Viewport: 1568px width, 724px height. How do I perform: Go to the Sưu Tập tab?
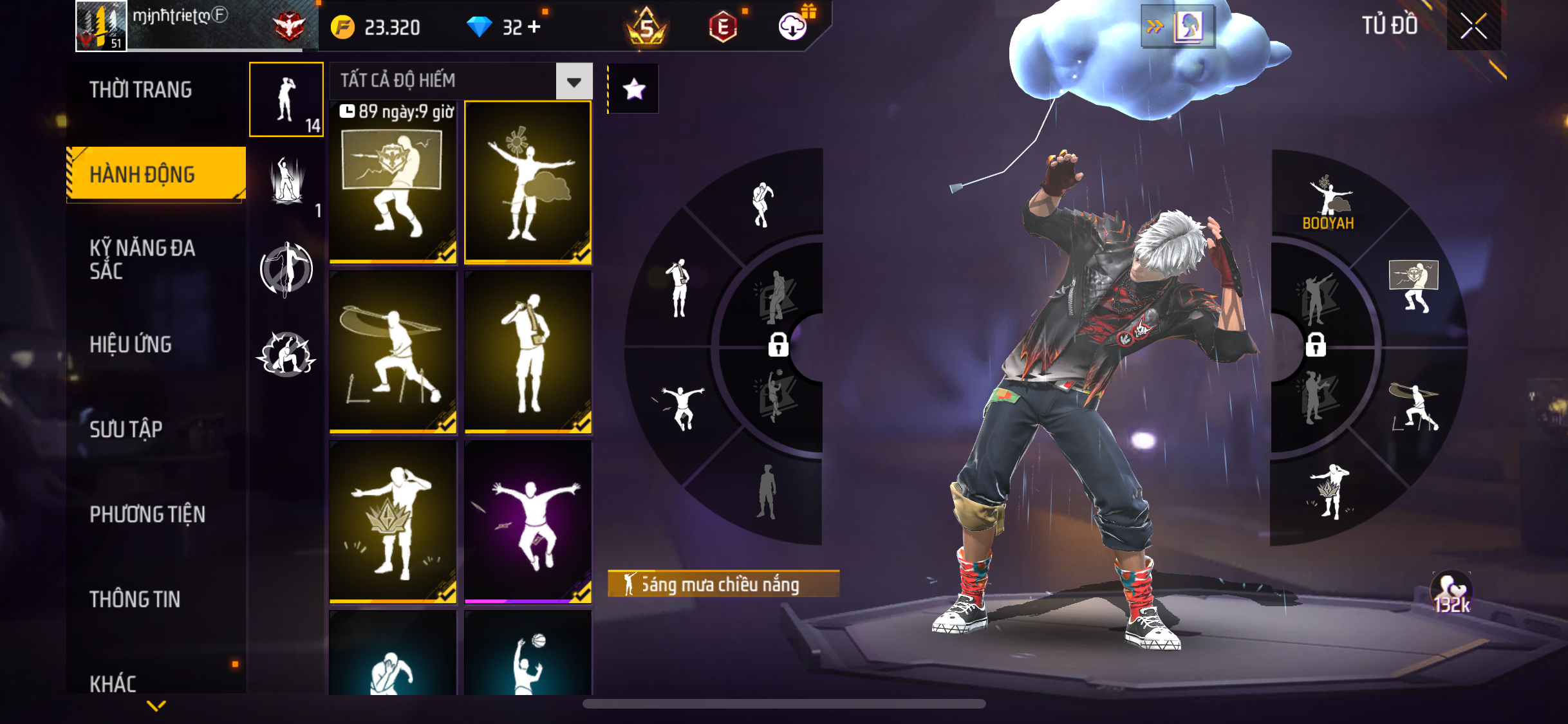point(126,429)
